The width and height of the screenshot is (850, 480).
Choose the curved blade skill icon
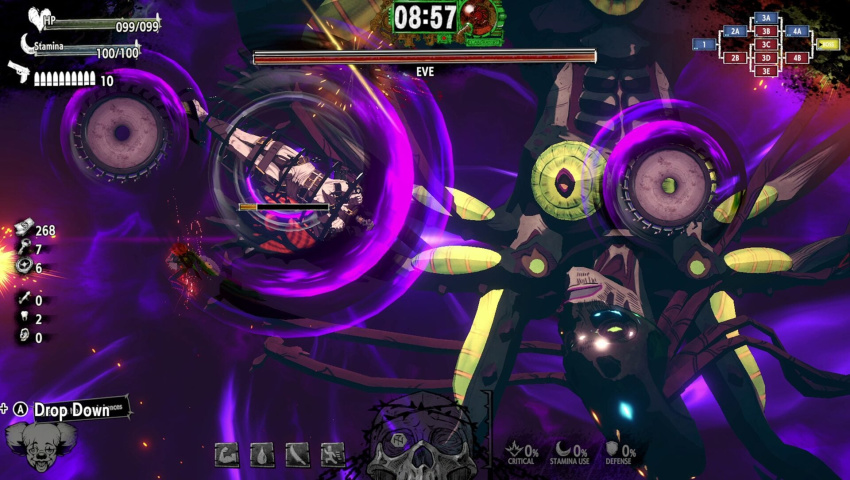[297, 455]
